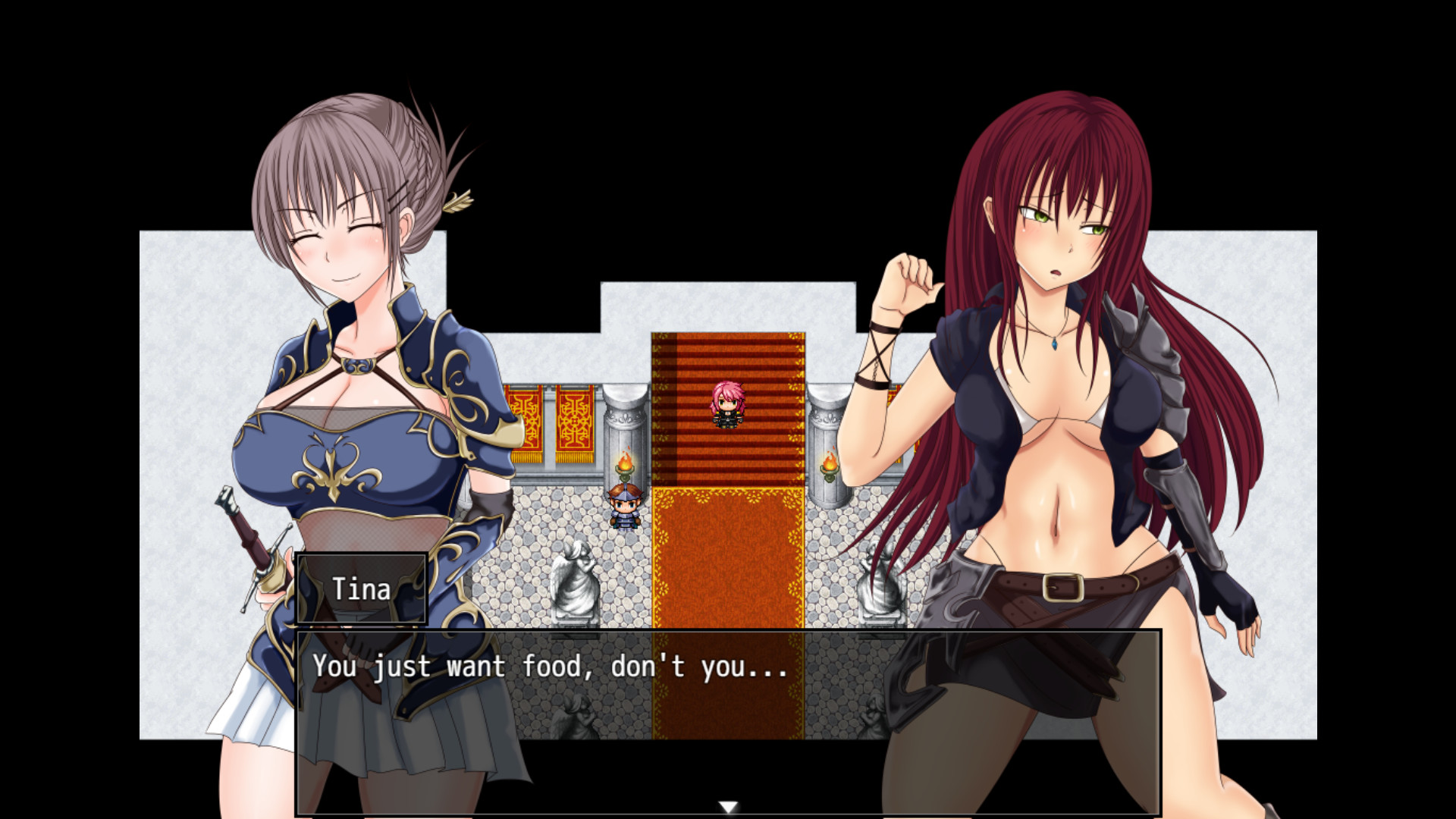Click the lit torch on the left pillar

[626, 463]
